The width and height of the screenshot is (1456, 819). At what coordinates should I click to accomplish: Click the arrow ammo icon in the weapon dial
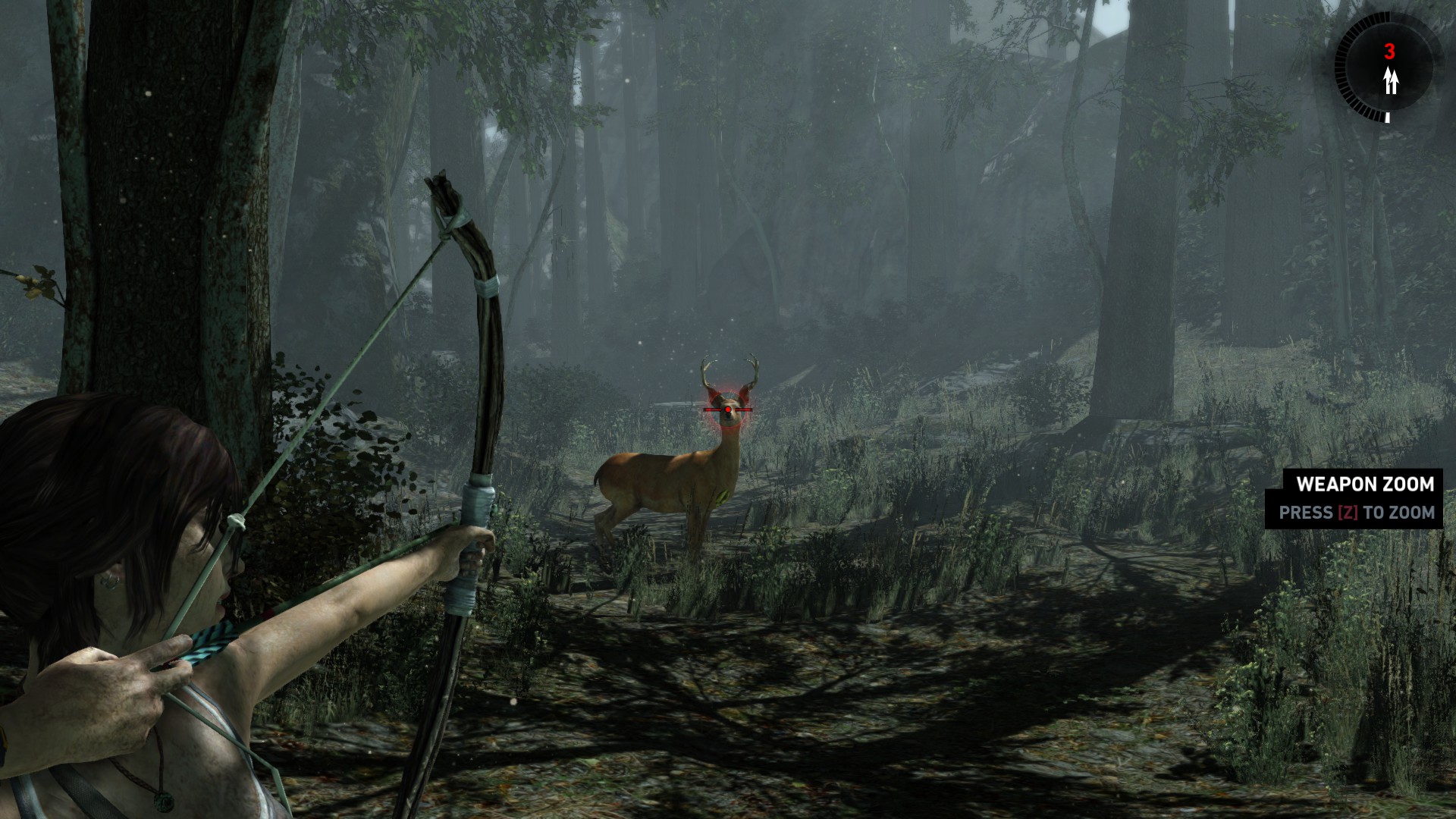pyautogui.click(x=1390, y=80)
